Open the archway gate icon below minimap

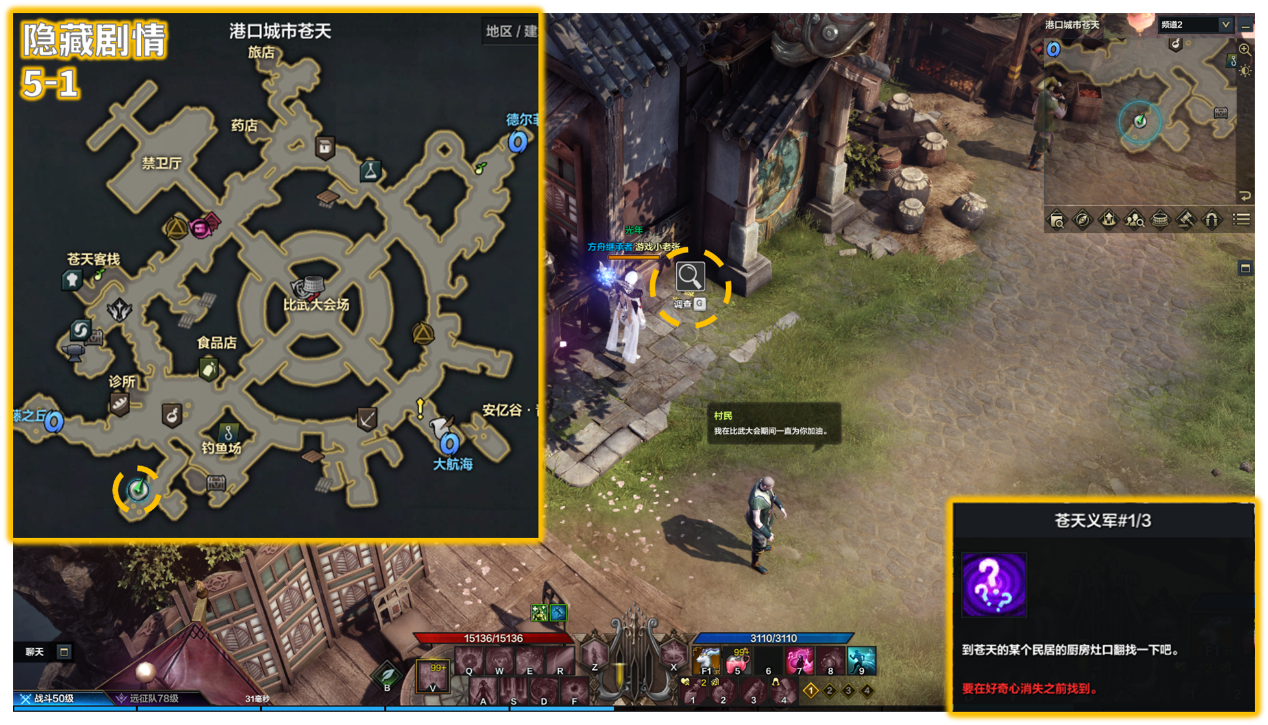(x=1212, y=219)
